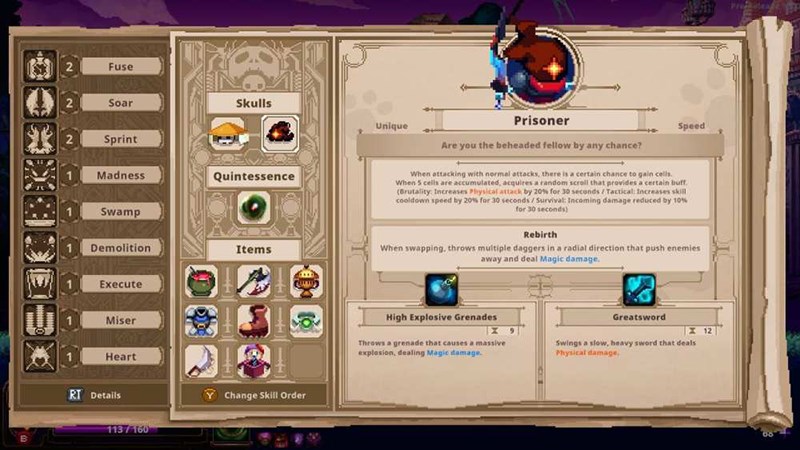This screenshot has width=800, height=450.
Task: Inspect the green orb quintessence slot
Action: [254, 208]
